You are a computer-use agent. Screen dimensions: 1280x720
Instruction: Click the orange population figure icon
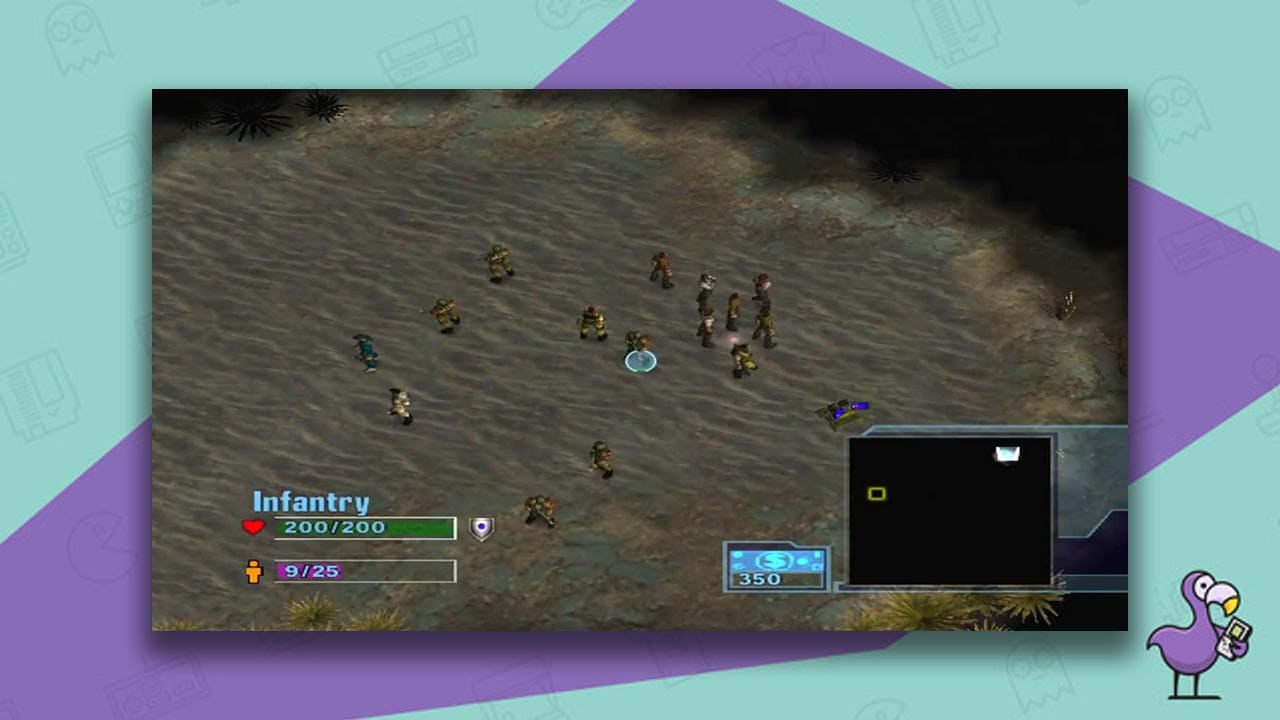(254, 573)
